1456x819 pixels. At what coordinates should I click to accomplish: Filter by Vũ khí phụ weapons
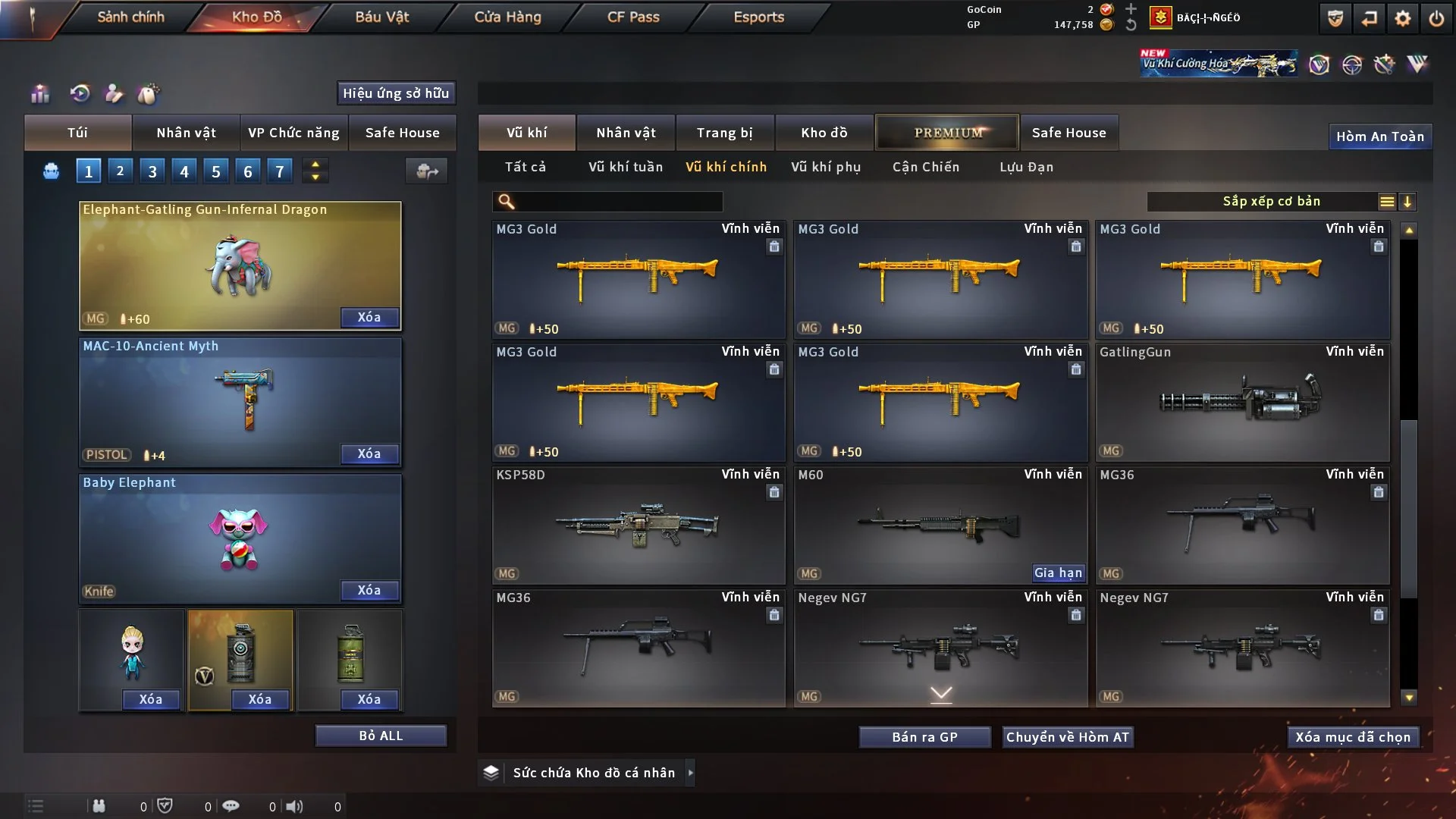pos(826,167)
